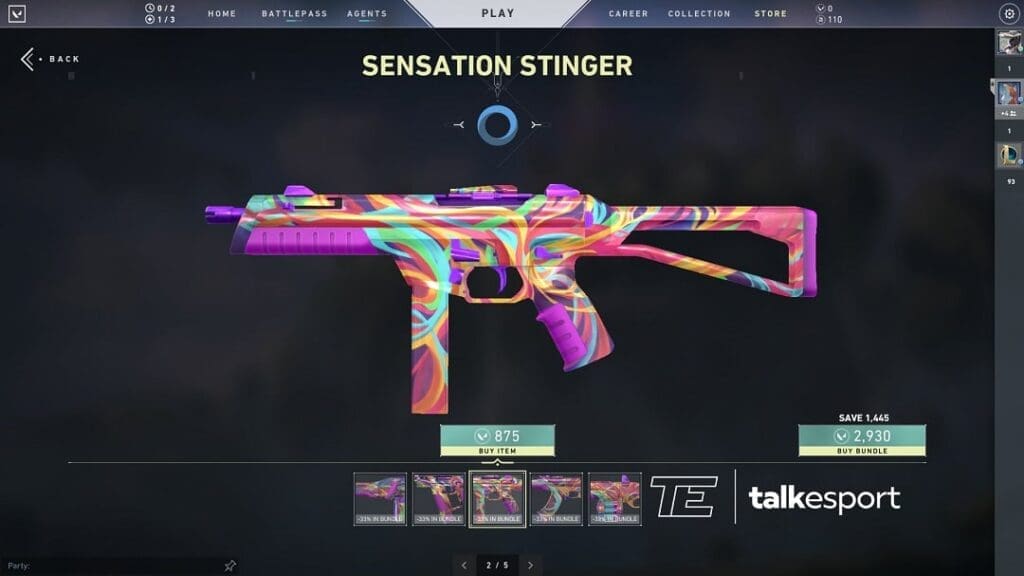
Task: Open the Agents tab
Action: 367,14
